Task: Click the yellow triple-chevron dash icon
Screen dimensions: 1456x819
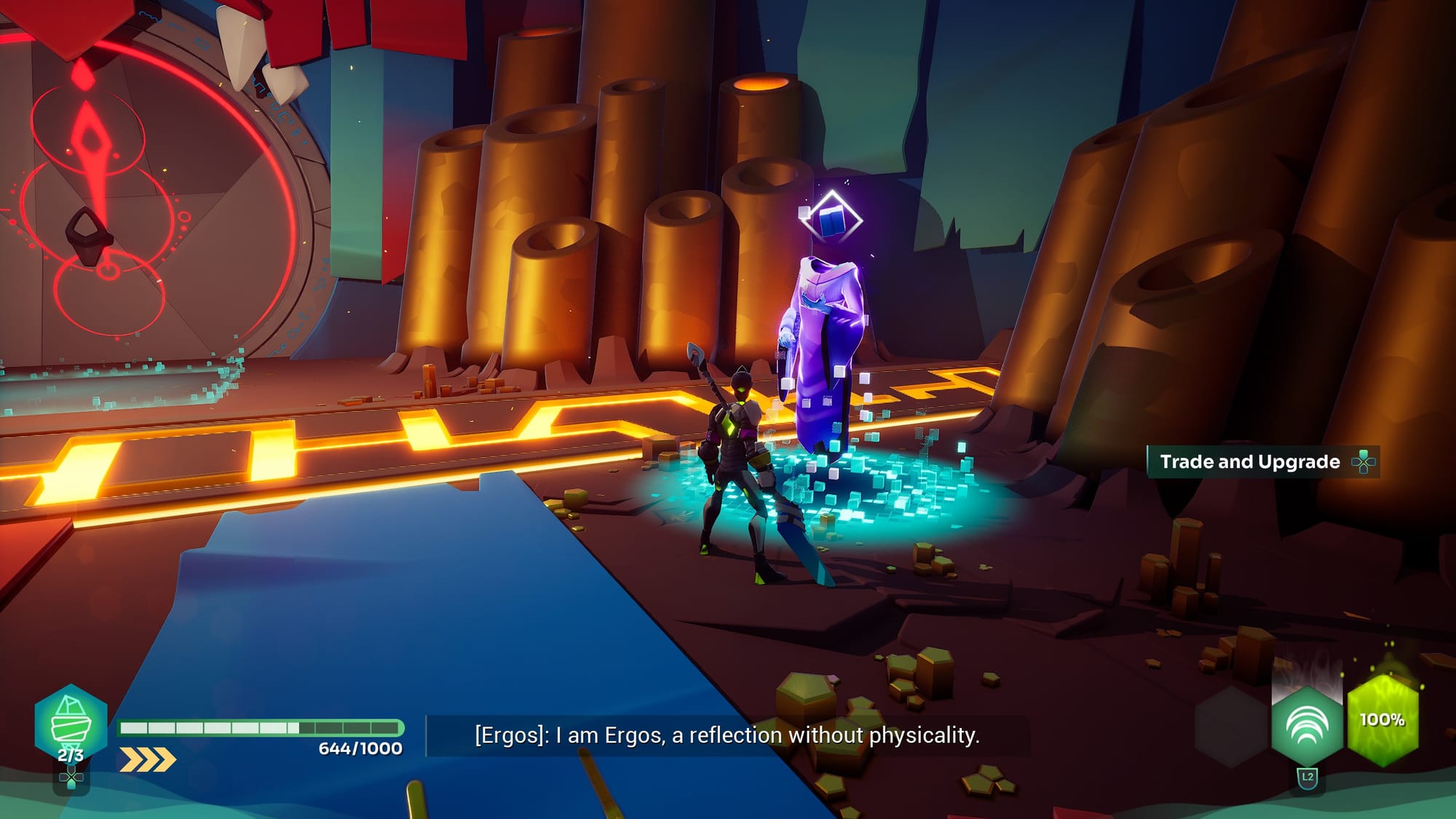Action: point(148,759)
